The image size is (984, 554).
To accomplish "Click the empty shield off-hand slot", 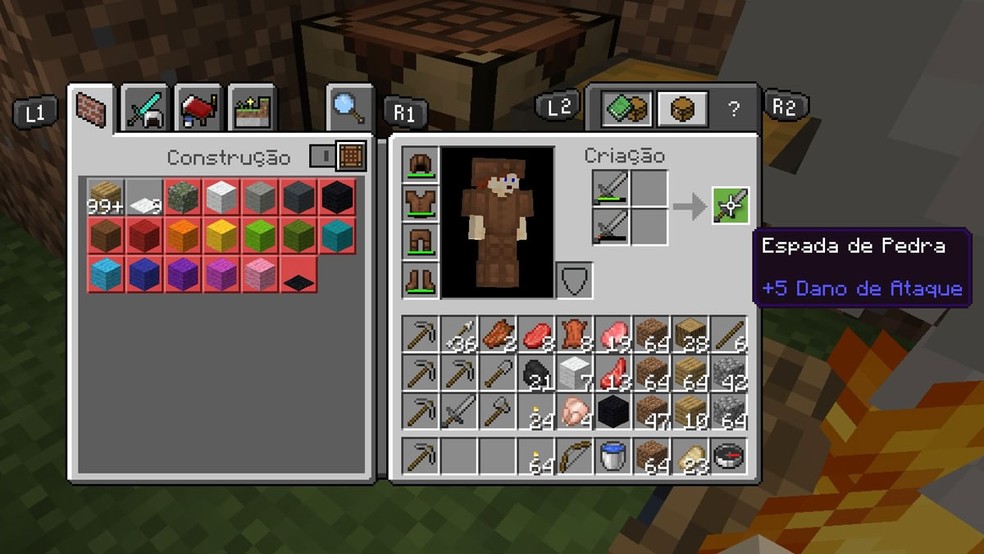I will 574,280.
